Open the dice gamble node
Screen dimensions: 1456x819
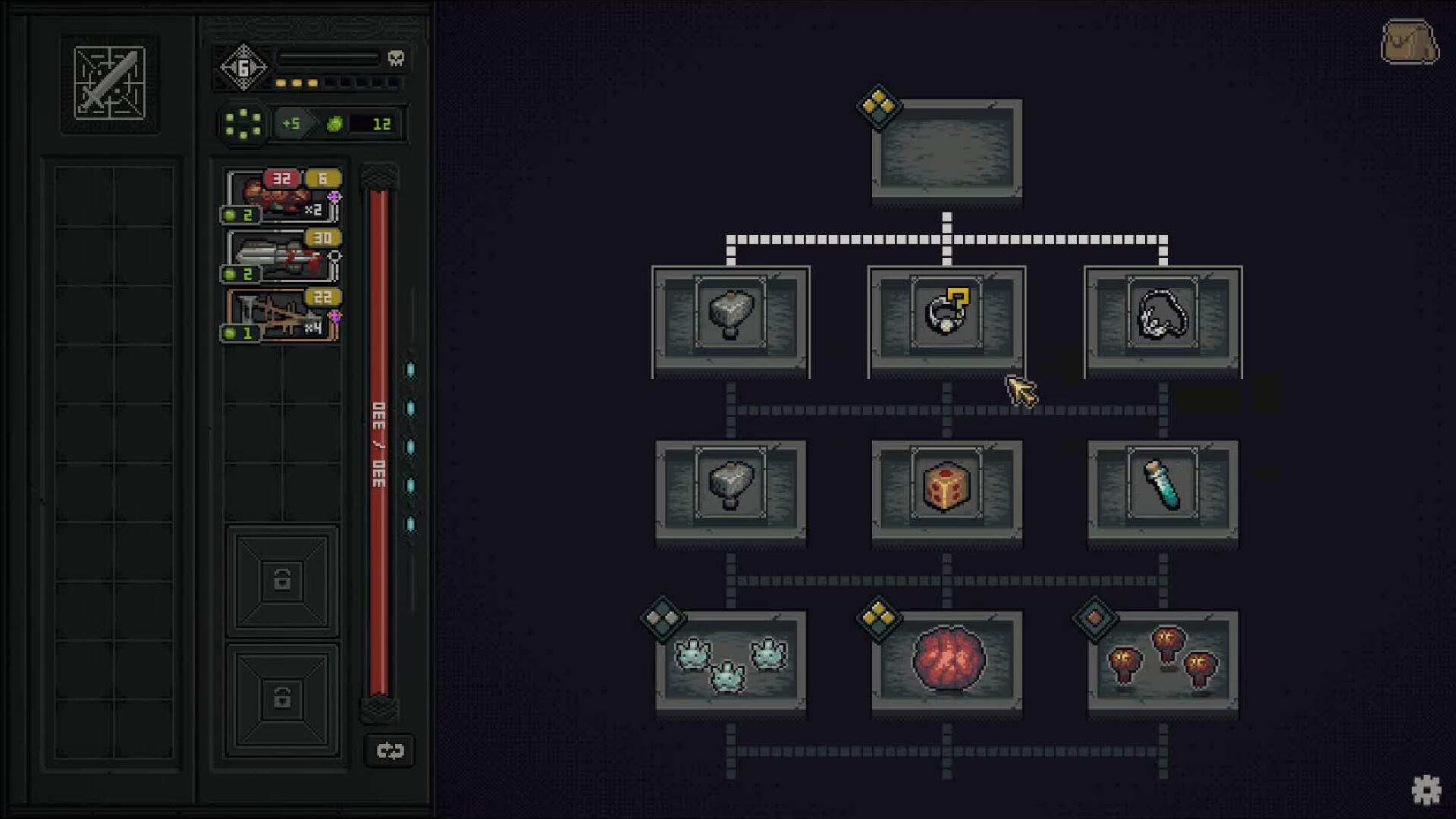946,491
